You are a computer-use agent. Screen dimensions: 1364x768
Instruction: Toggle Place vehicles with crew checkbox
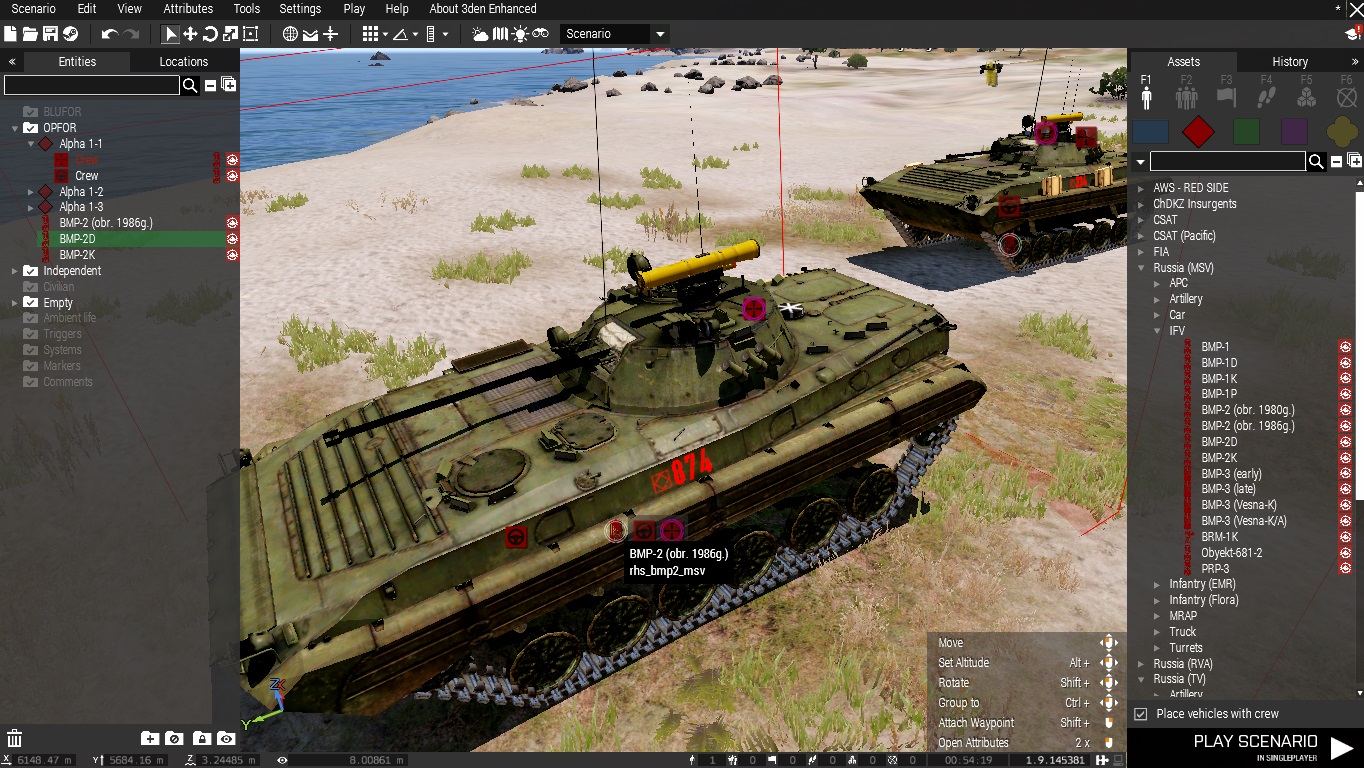click(1141, 714)
